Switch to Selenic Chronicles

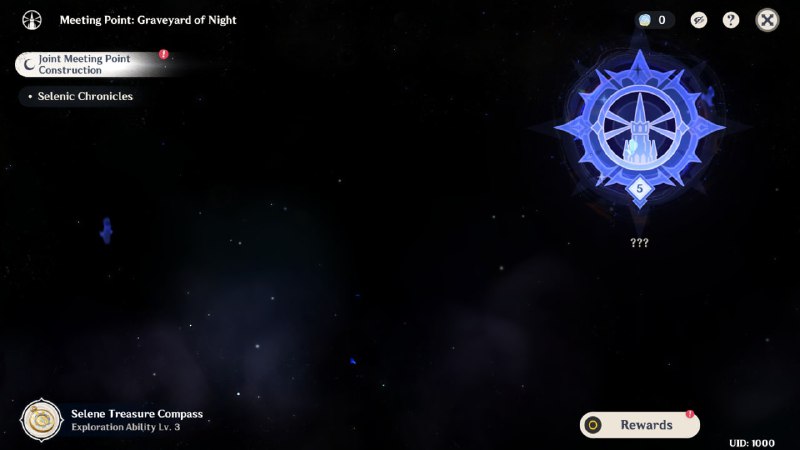[x=85, y=97]
